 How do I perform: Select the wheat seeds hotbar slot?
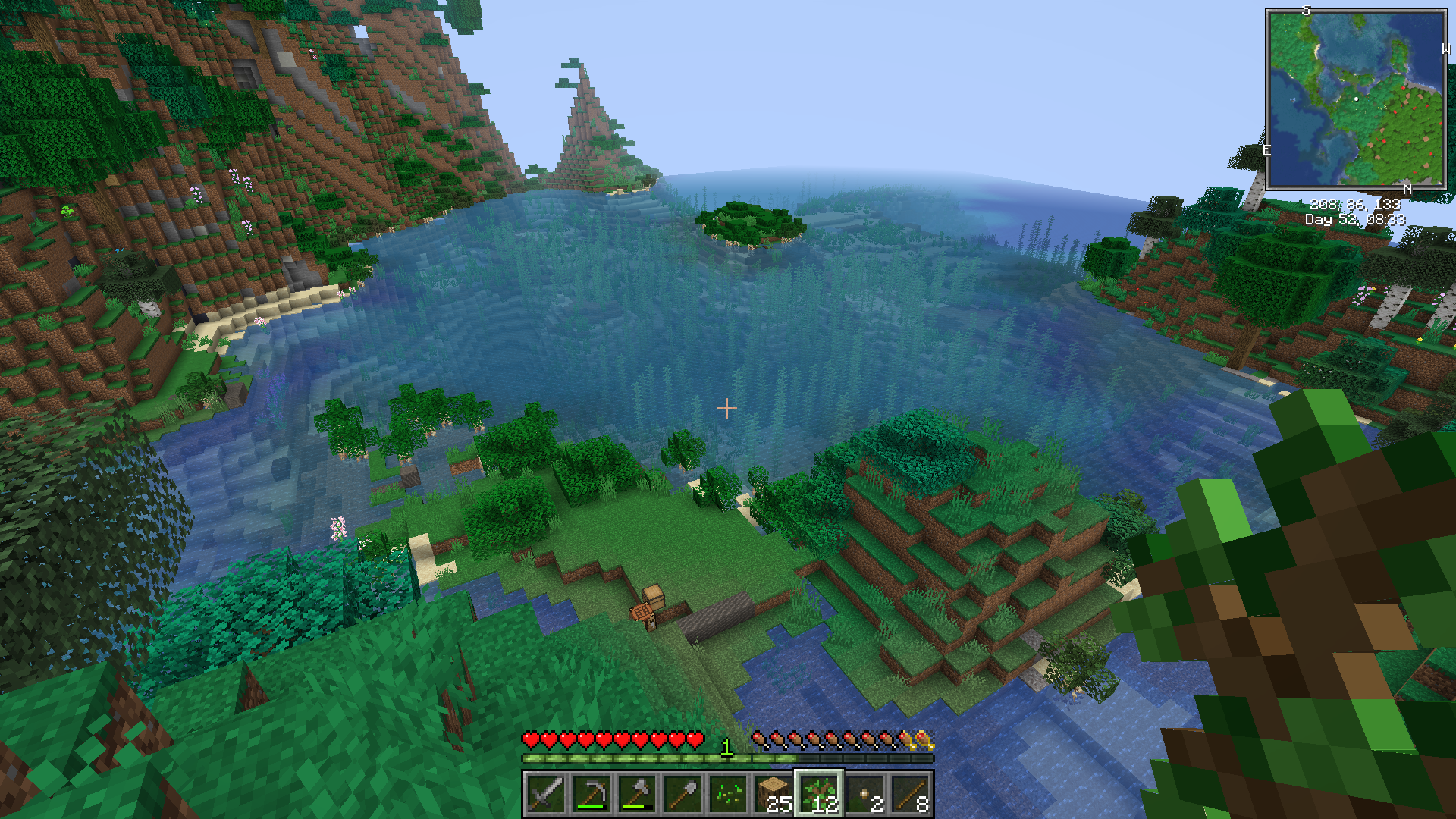728,794
